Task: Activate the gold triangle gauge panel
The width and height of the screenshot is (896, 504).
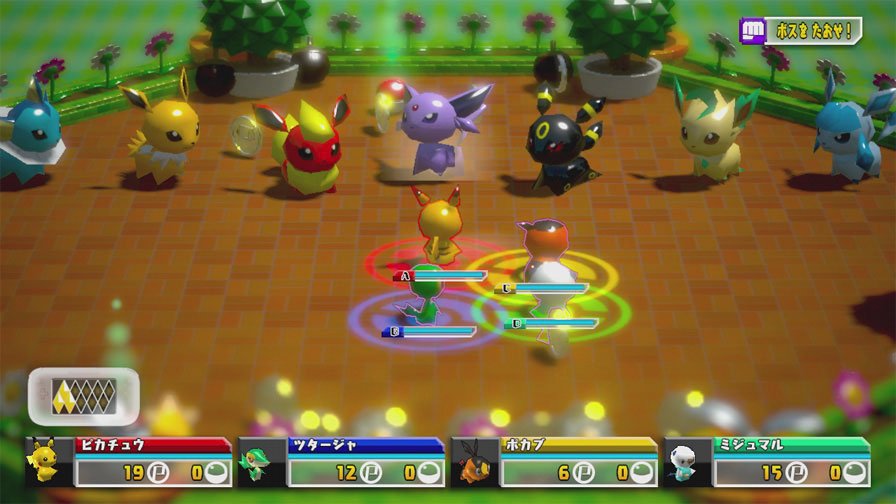Action: click(84, 395)
